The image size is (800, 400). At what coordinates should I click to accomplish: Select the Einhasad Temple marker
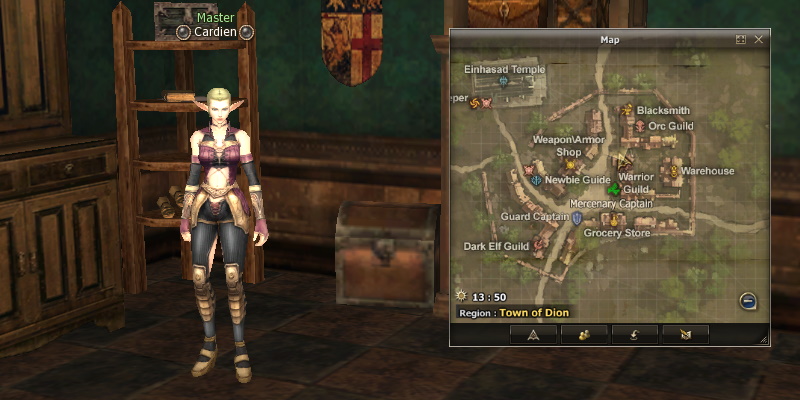[503, 82]
